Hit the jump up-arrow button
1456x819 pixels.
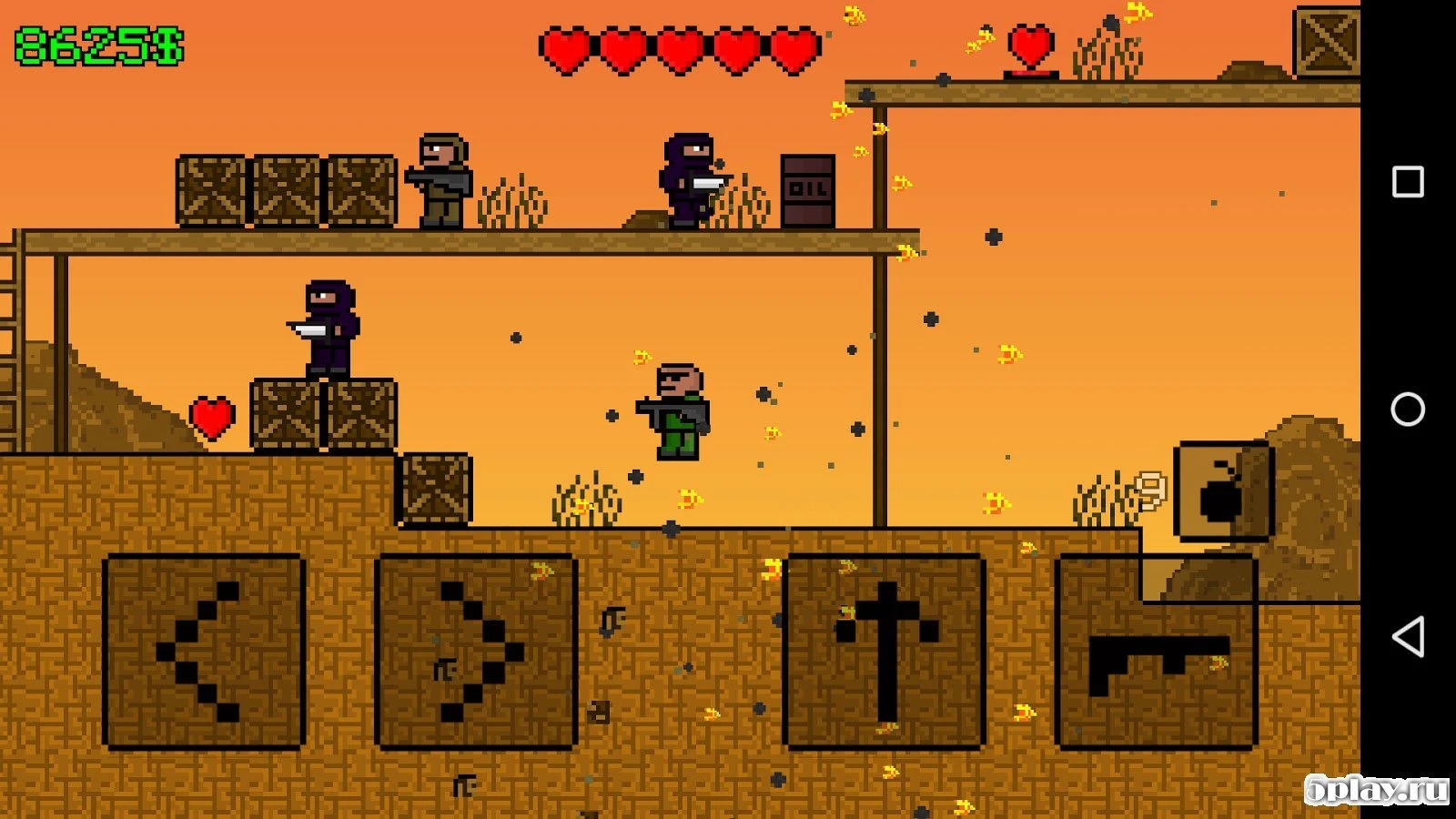[x=885, y=652]
